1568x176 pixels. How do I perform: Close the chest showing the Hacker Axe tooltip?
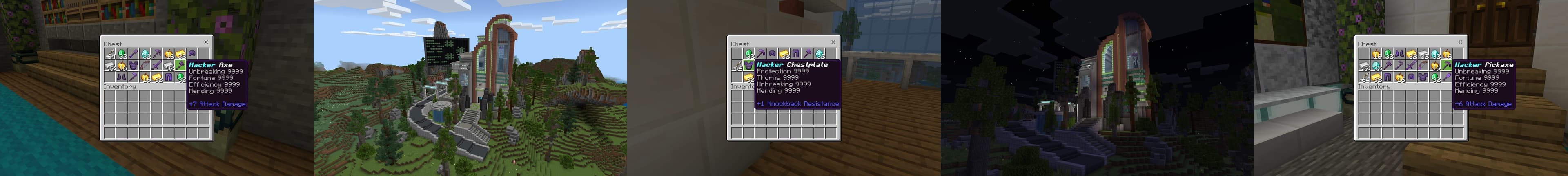206,42
